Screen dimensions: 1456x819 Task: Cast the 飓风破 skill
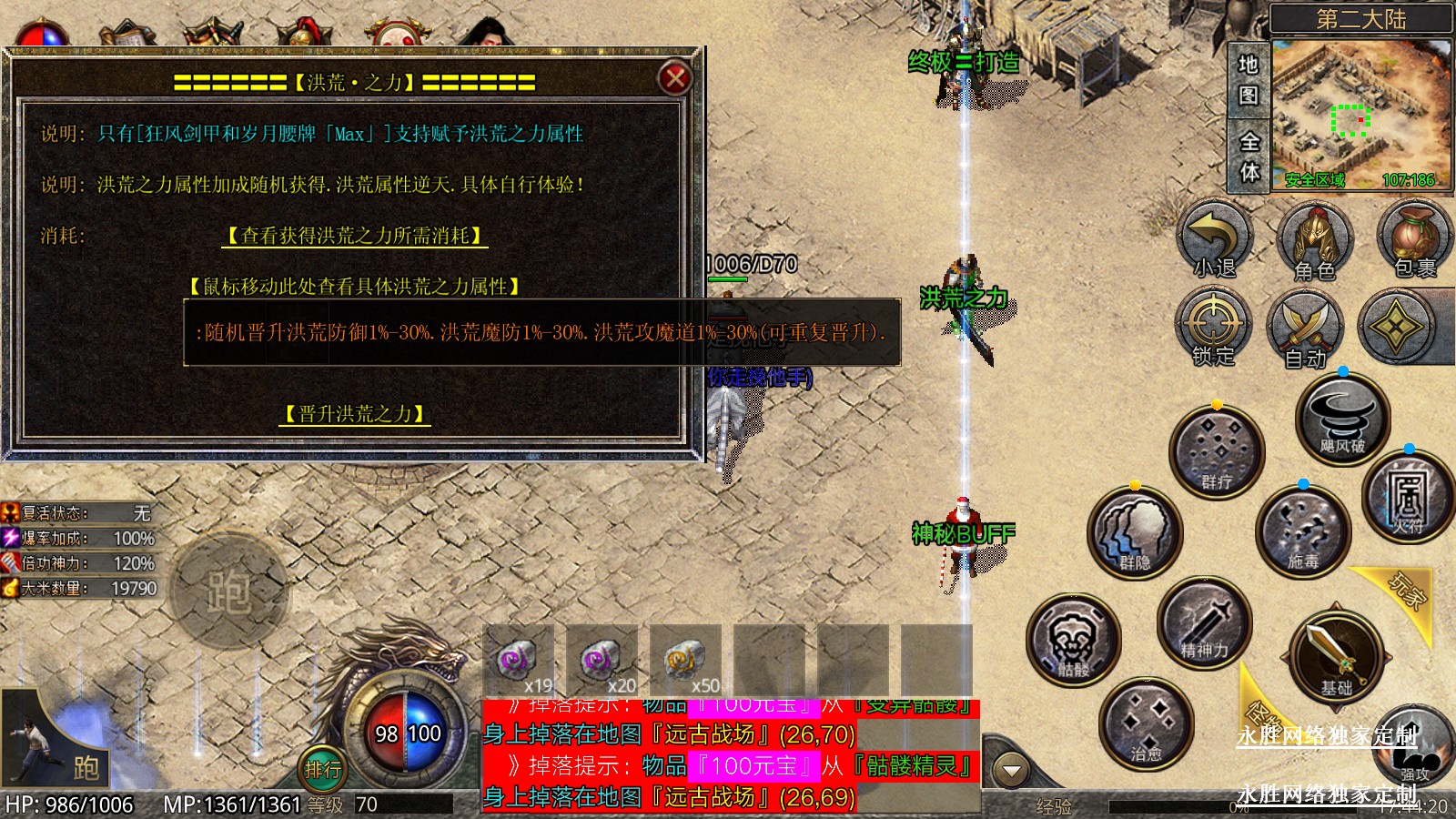pos(1342,420)
